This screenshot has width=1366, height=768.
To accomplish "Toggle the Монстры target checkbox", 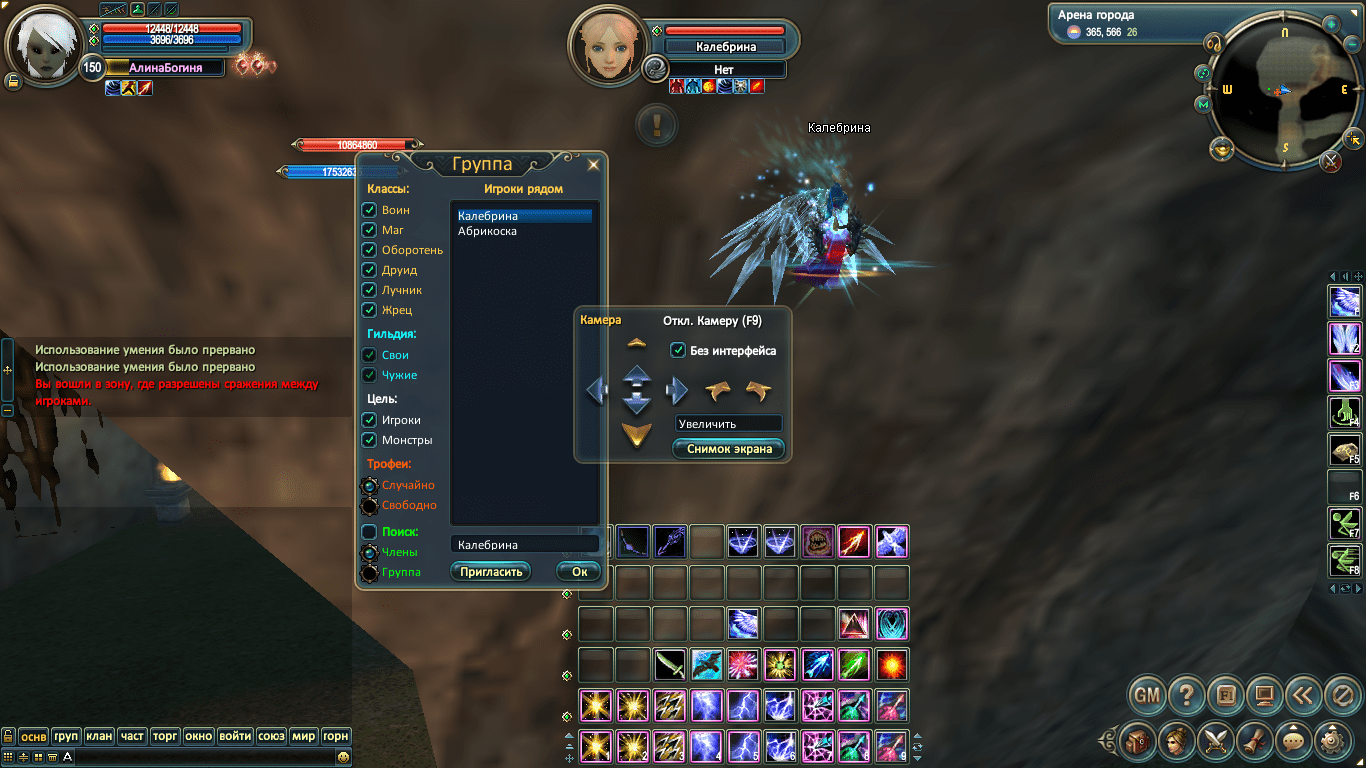I will (369, 440).
